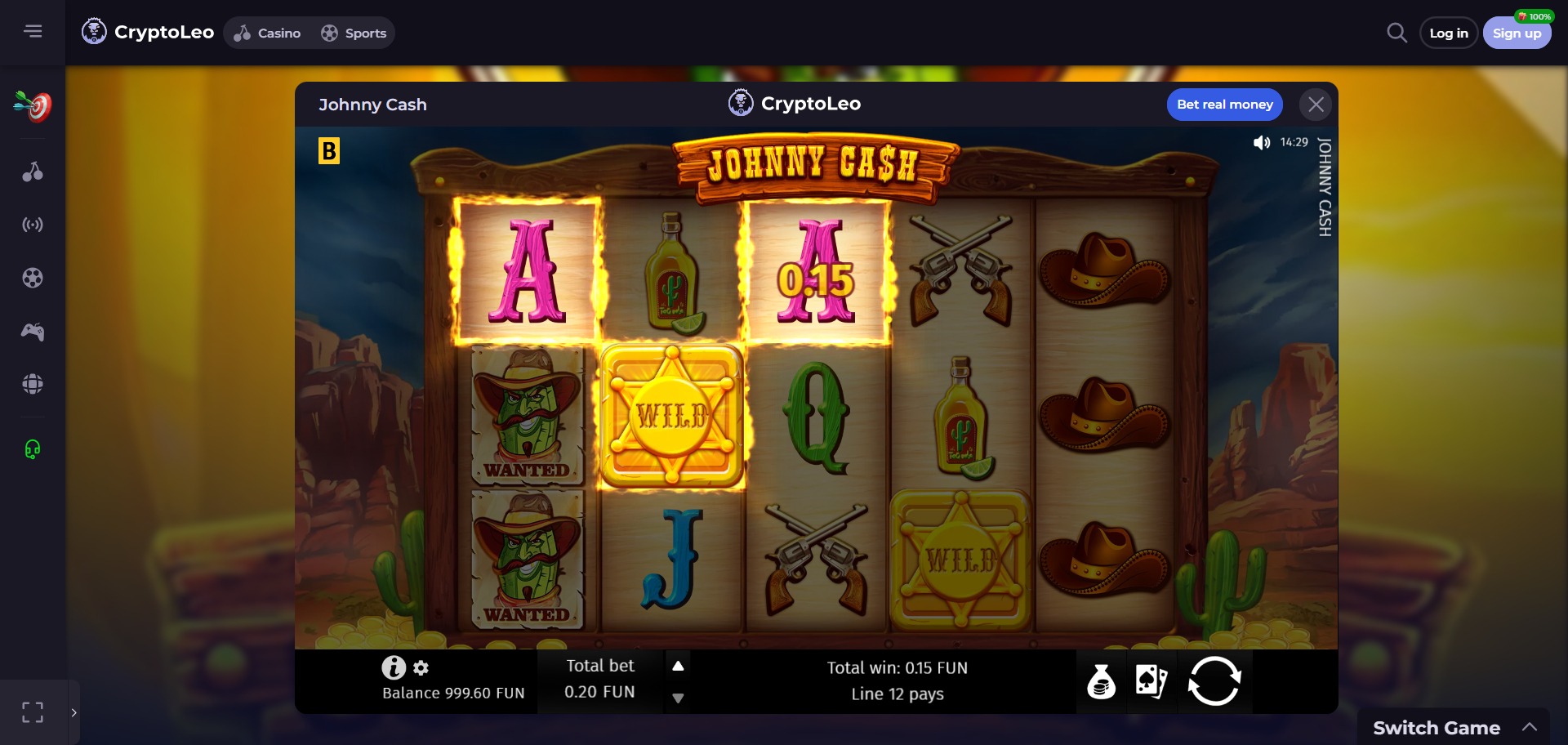Click the Bet real money button

[1224, 104]
